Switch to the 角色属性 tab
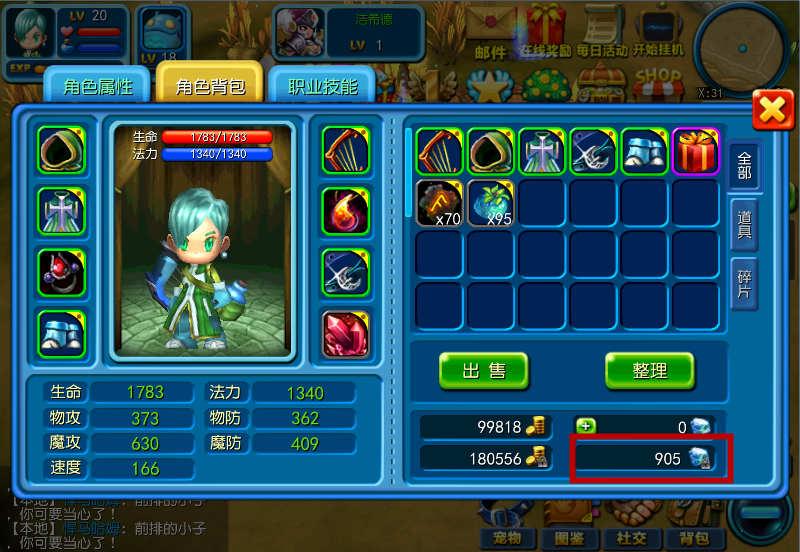 97,86
